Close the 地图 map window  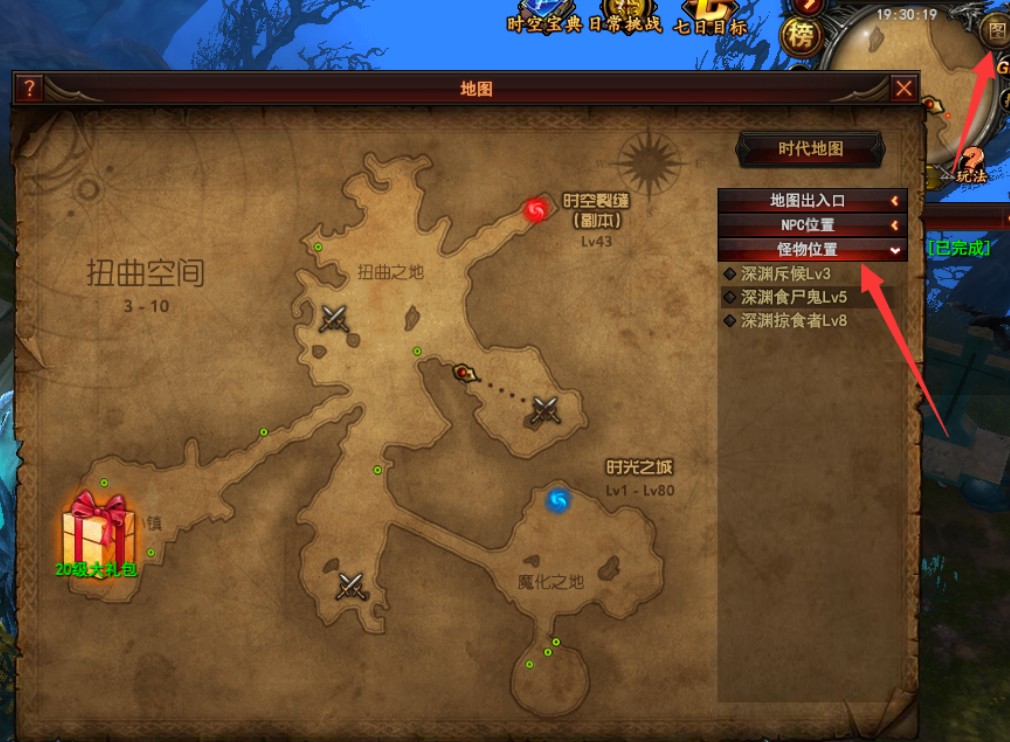point(904,88)
